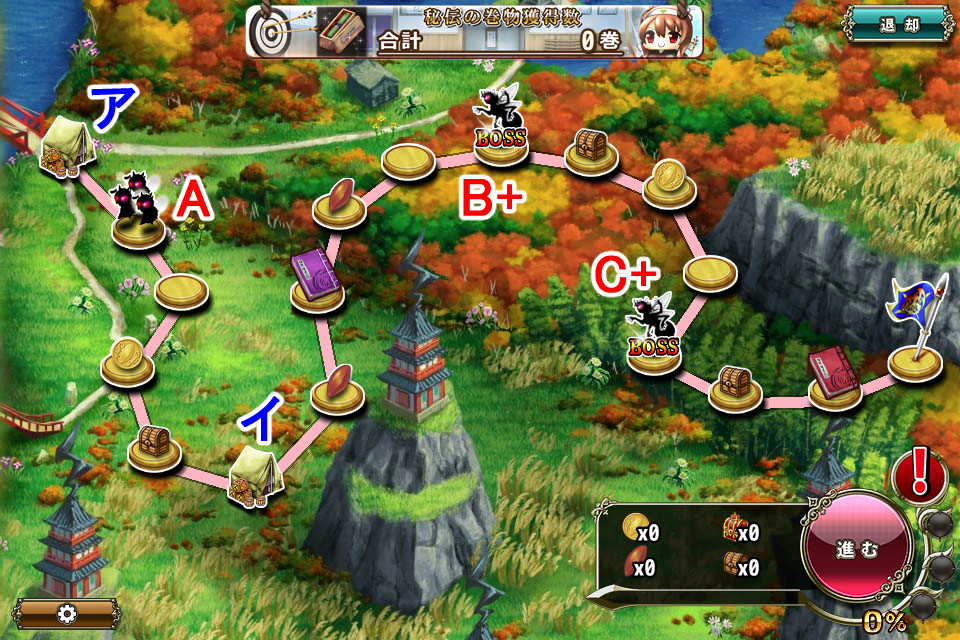Click the 退却 retreat button
The image size is (960, 640).
coord(897,26)
